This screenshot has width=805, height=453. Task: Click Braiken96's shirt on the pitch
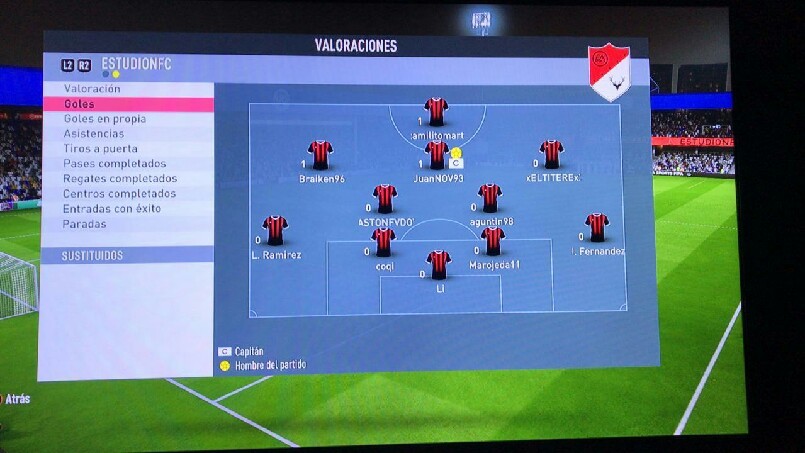tap(320, 154)
